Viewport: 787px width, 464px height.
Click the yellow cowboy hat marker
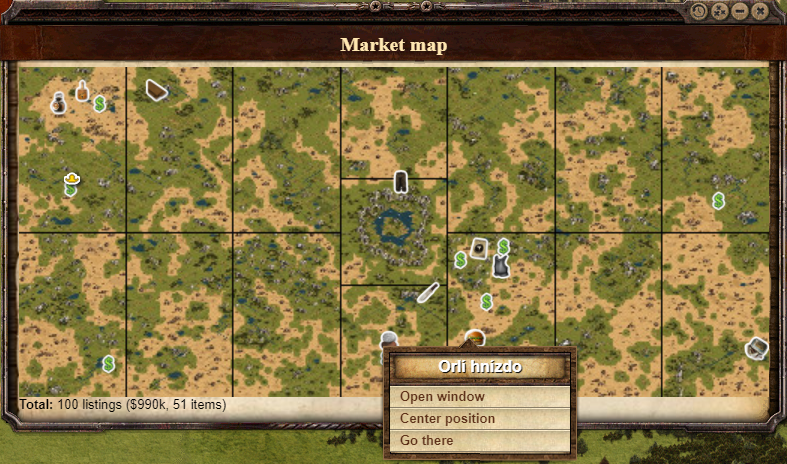coord(71,178)
